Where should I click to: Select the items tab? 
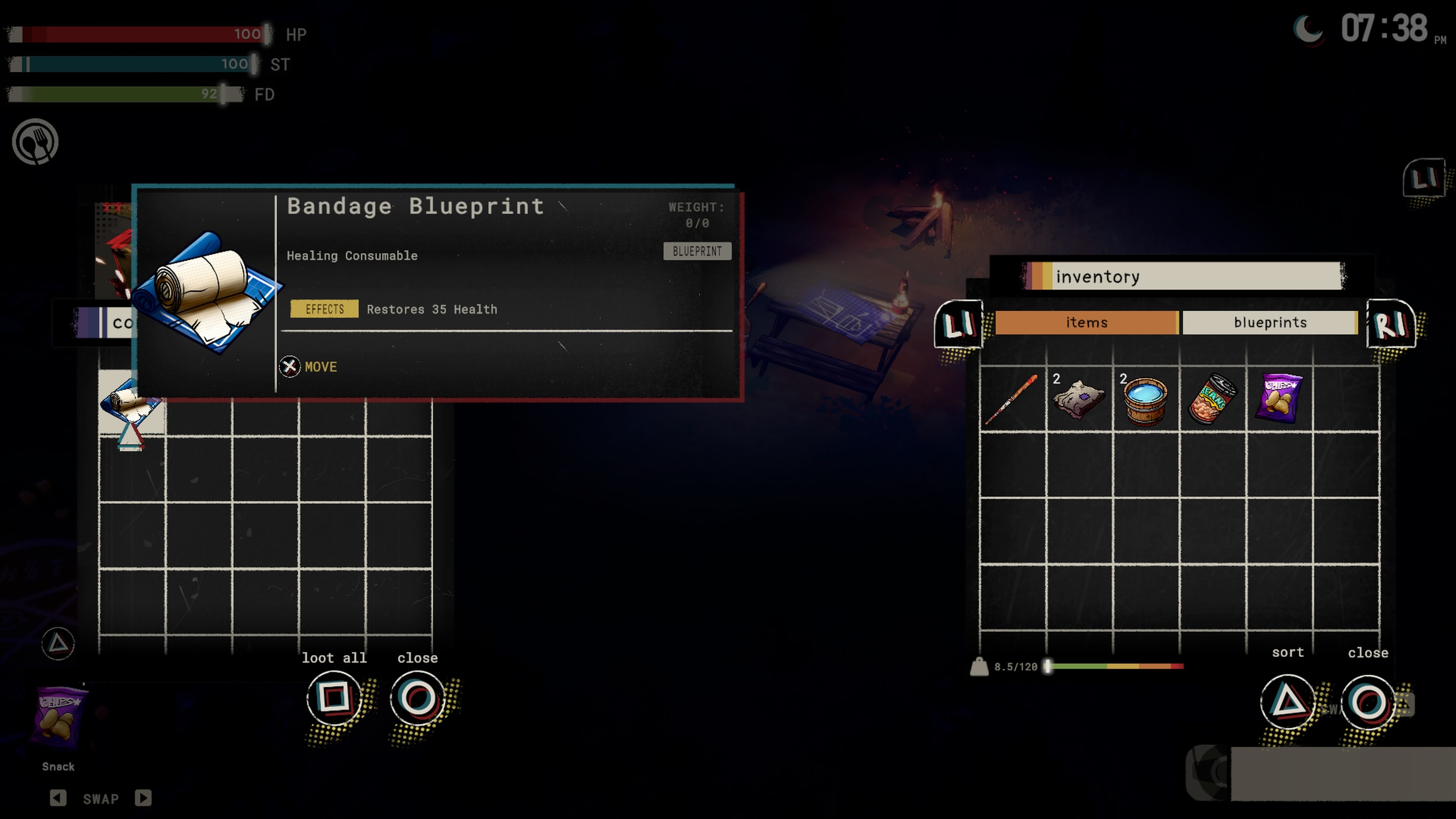point(1086,322)
